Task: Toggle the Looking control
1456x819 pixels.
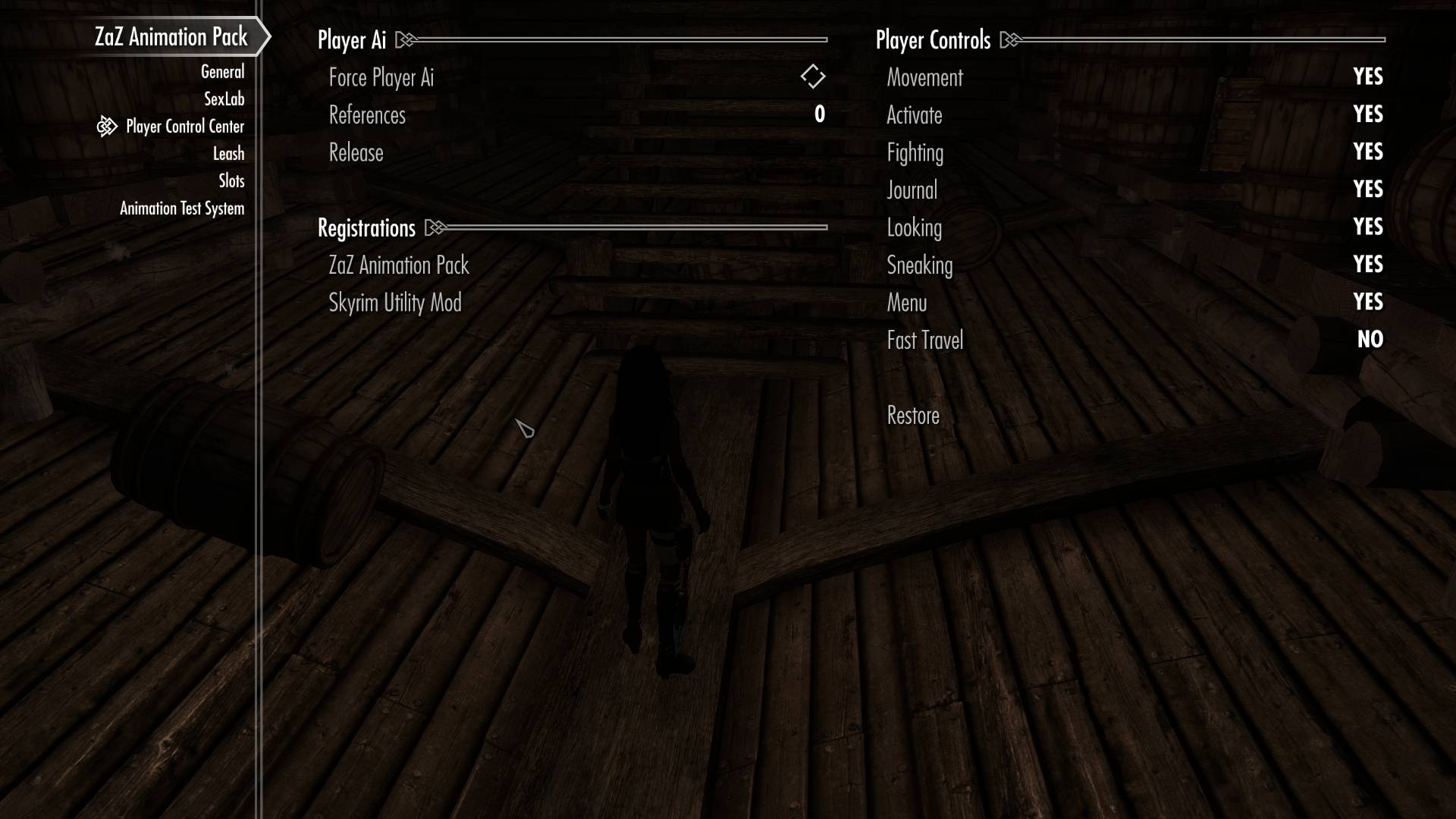Action: pos(1367,227)
